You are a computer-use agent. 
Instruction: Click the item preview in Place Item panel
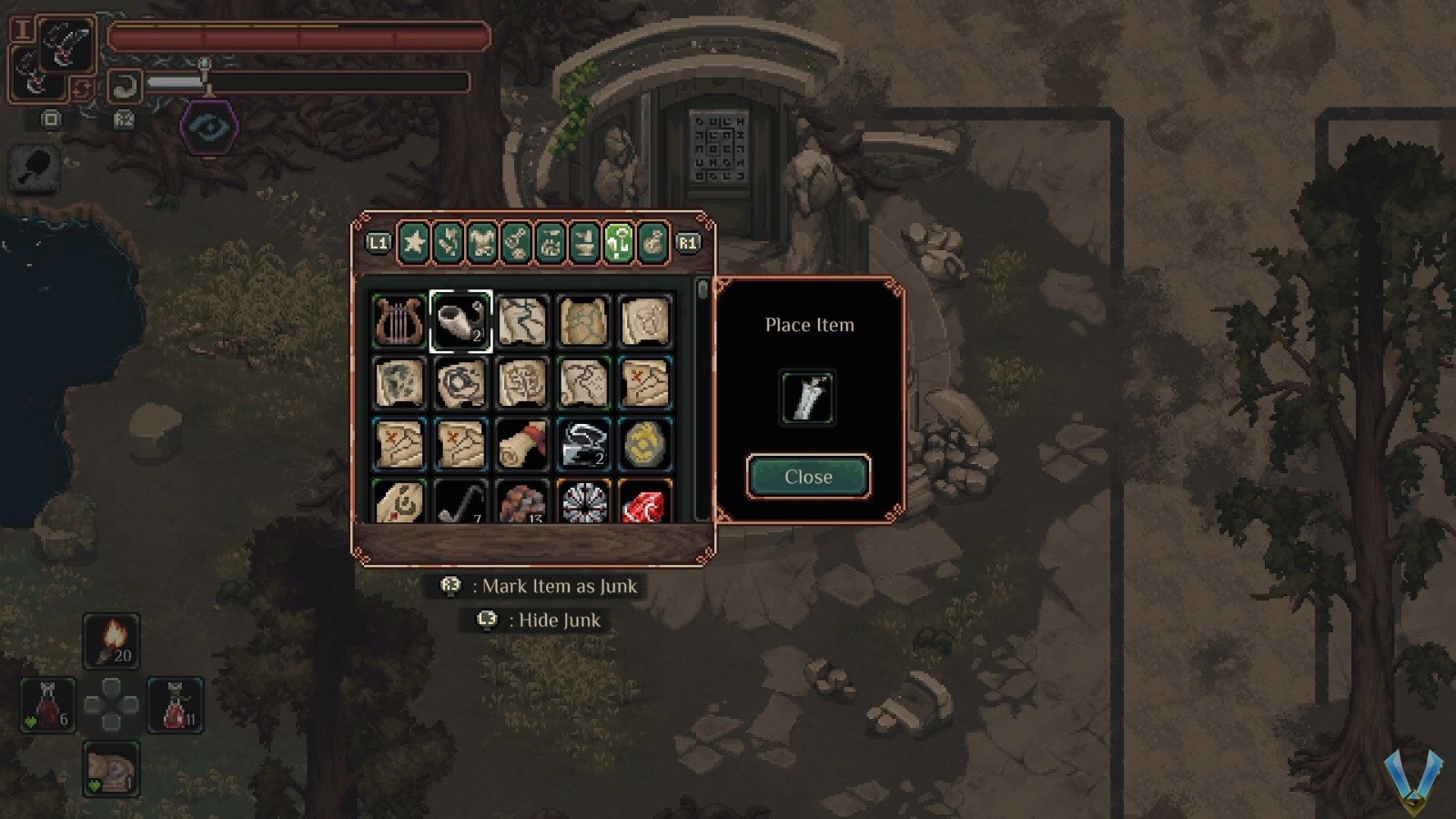point(807,398)
